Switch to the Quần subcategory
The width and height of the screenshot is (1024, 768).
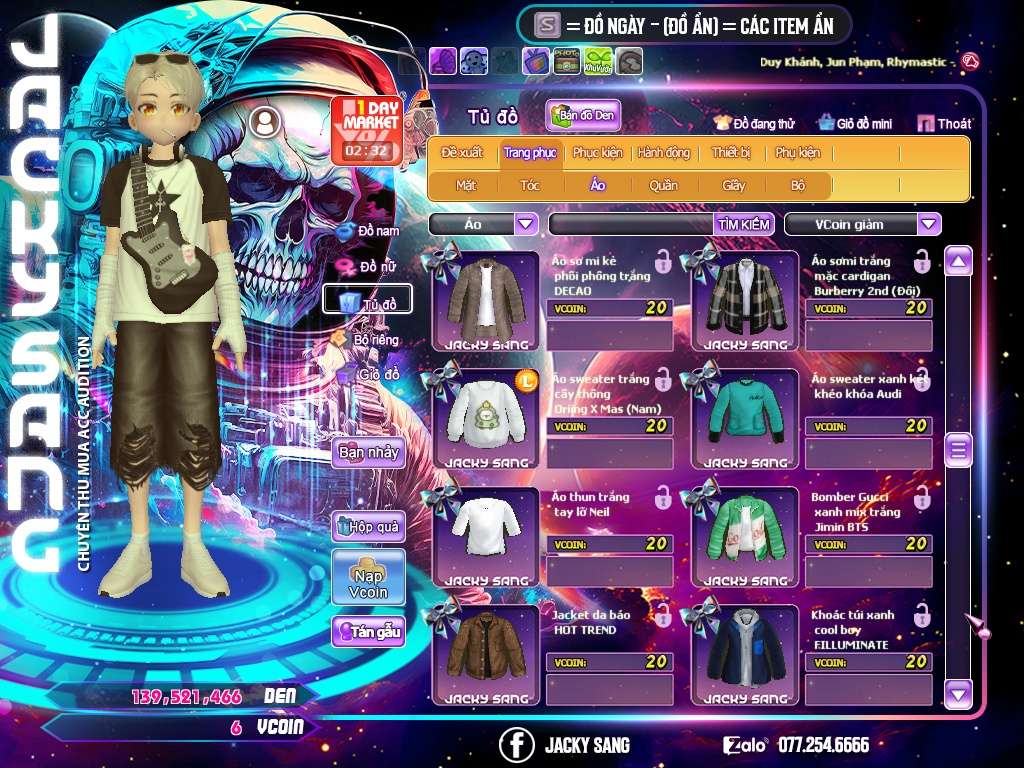[x=662, y=185]
